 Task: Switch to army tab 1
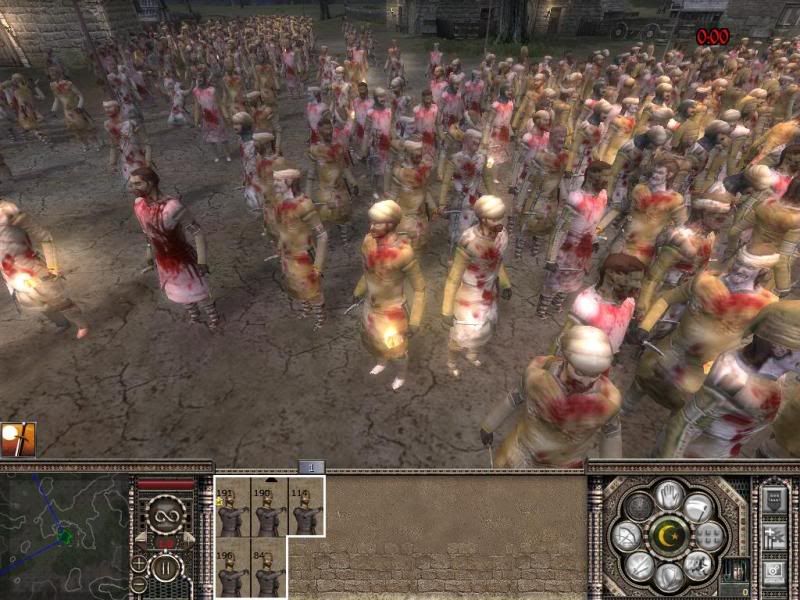[x=310, y=467]
